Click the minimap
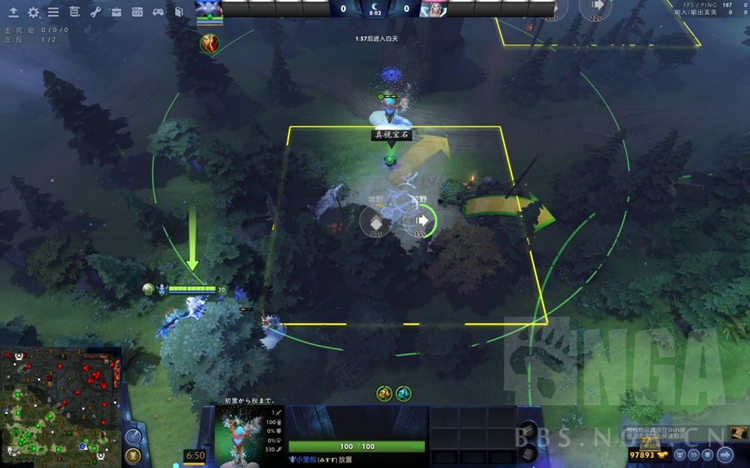Image resolution: width=750 pixels, height=468 pixels. click(60, 407)
